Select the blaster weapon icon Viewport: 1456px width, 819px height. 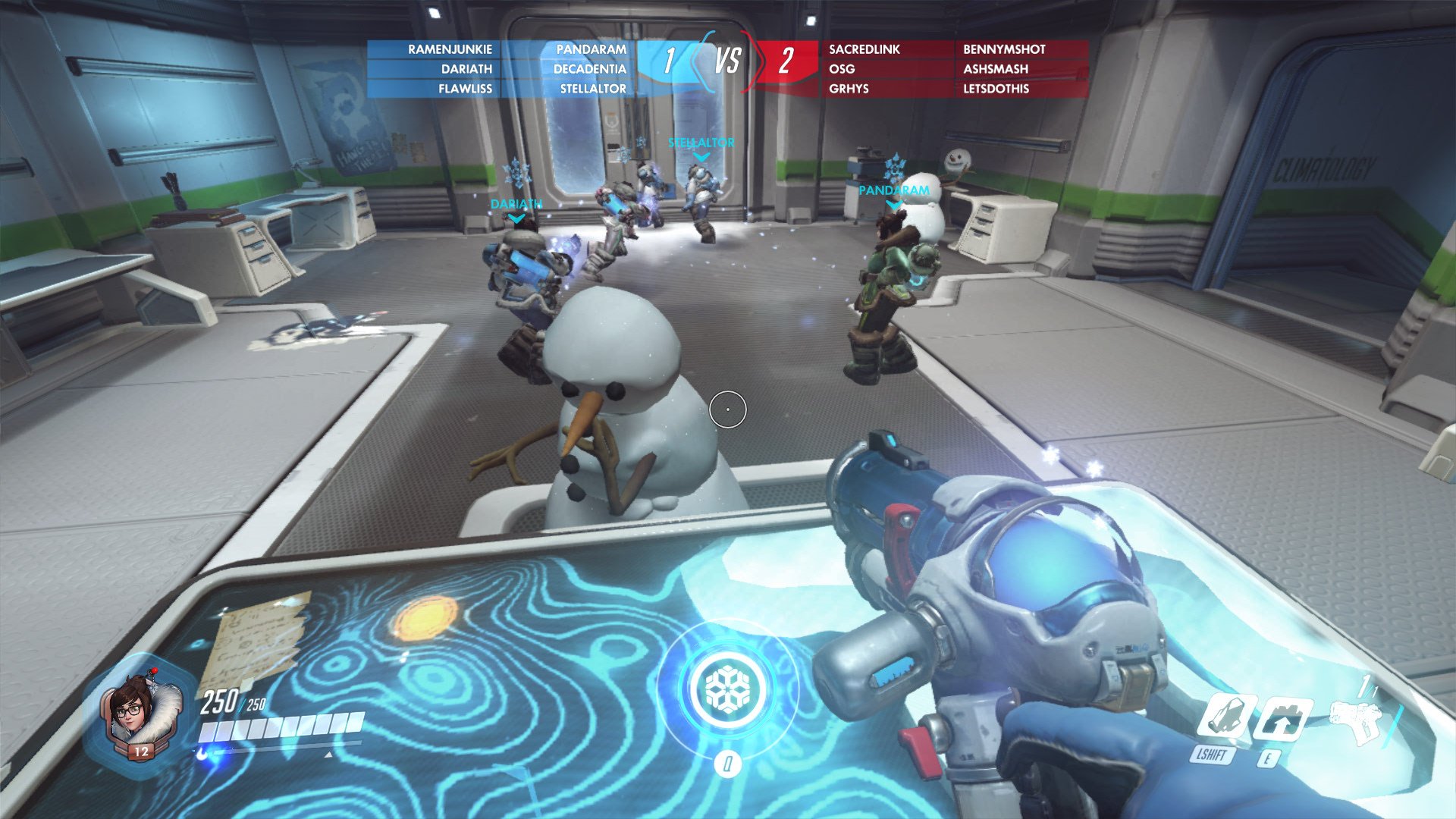click(x=1356, y=719)
